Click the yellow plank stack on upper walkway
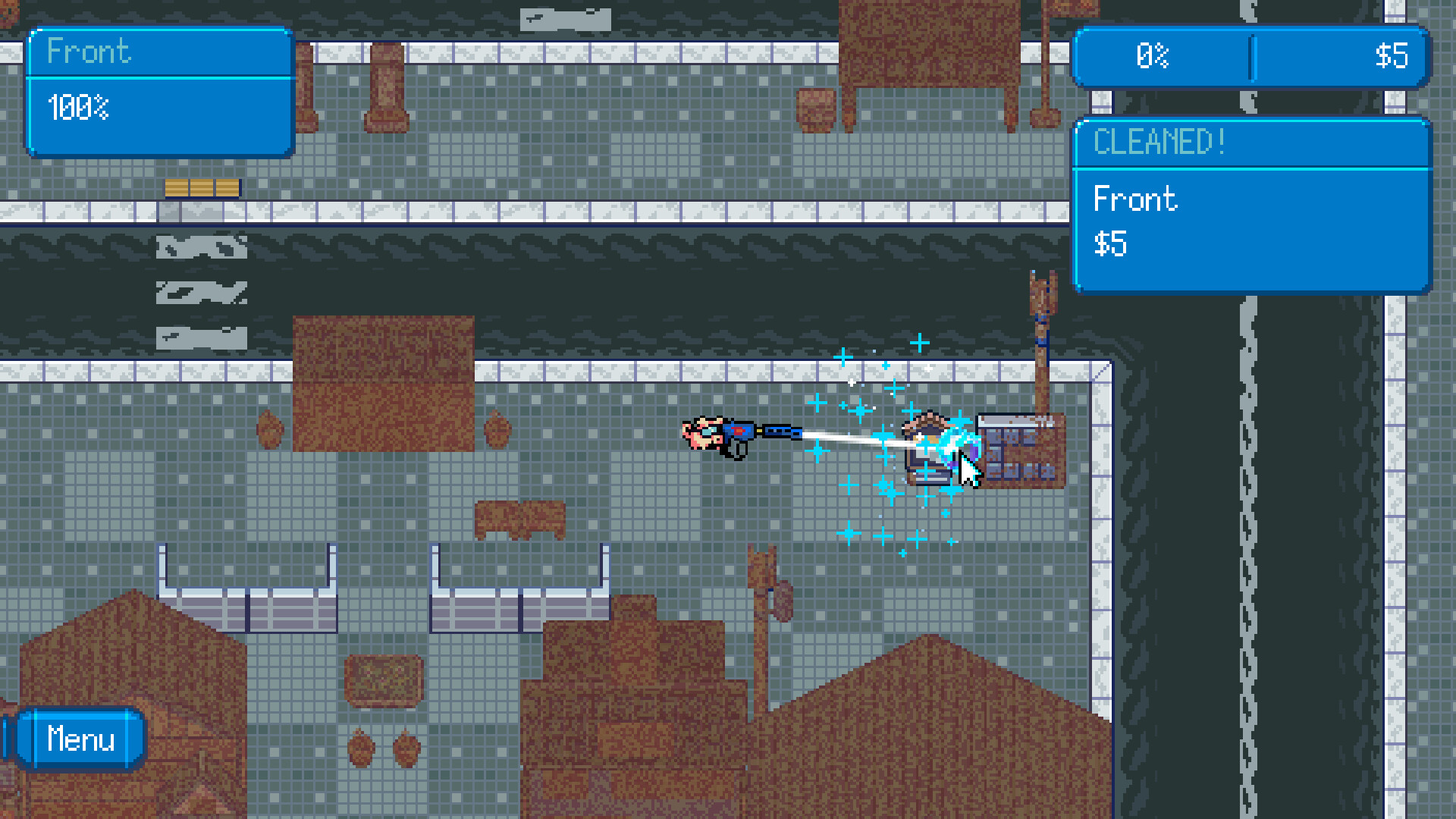1456x819 pixels. [201, 187]
